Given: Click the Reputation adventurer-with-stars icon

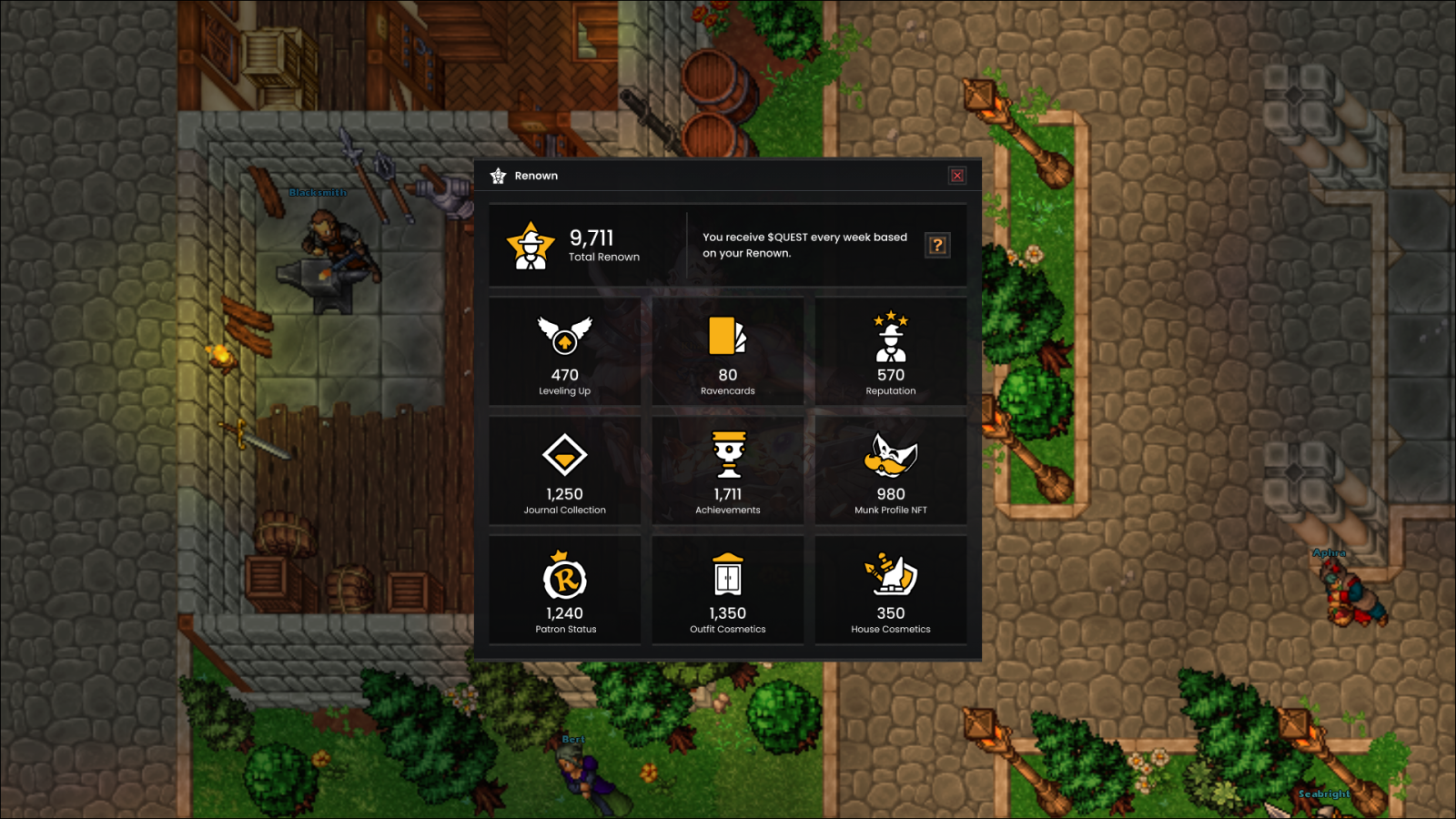Looking at the screenshot, I should coord(890,336).
